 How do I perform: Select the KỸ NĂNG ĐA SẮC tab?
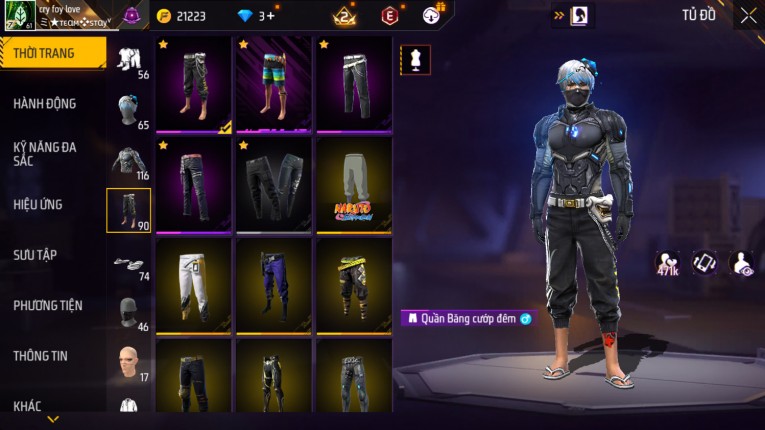click(45, 153)
